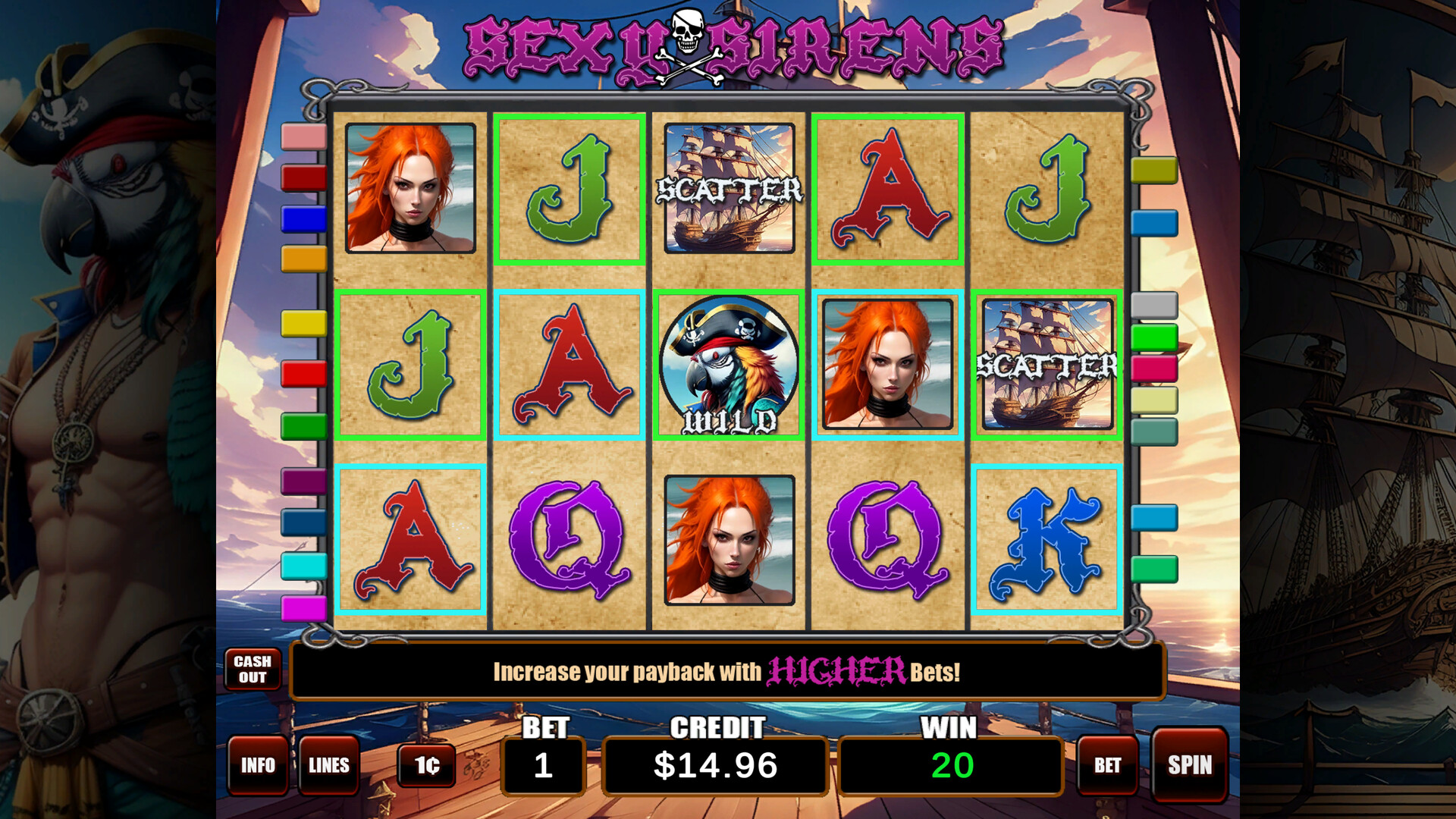Open the INFO screen
1456x819 pixels.
coord(258,766)
